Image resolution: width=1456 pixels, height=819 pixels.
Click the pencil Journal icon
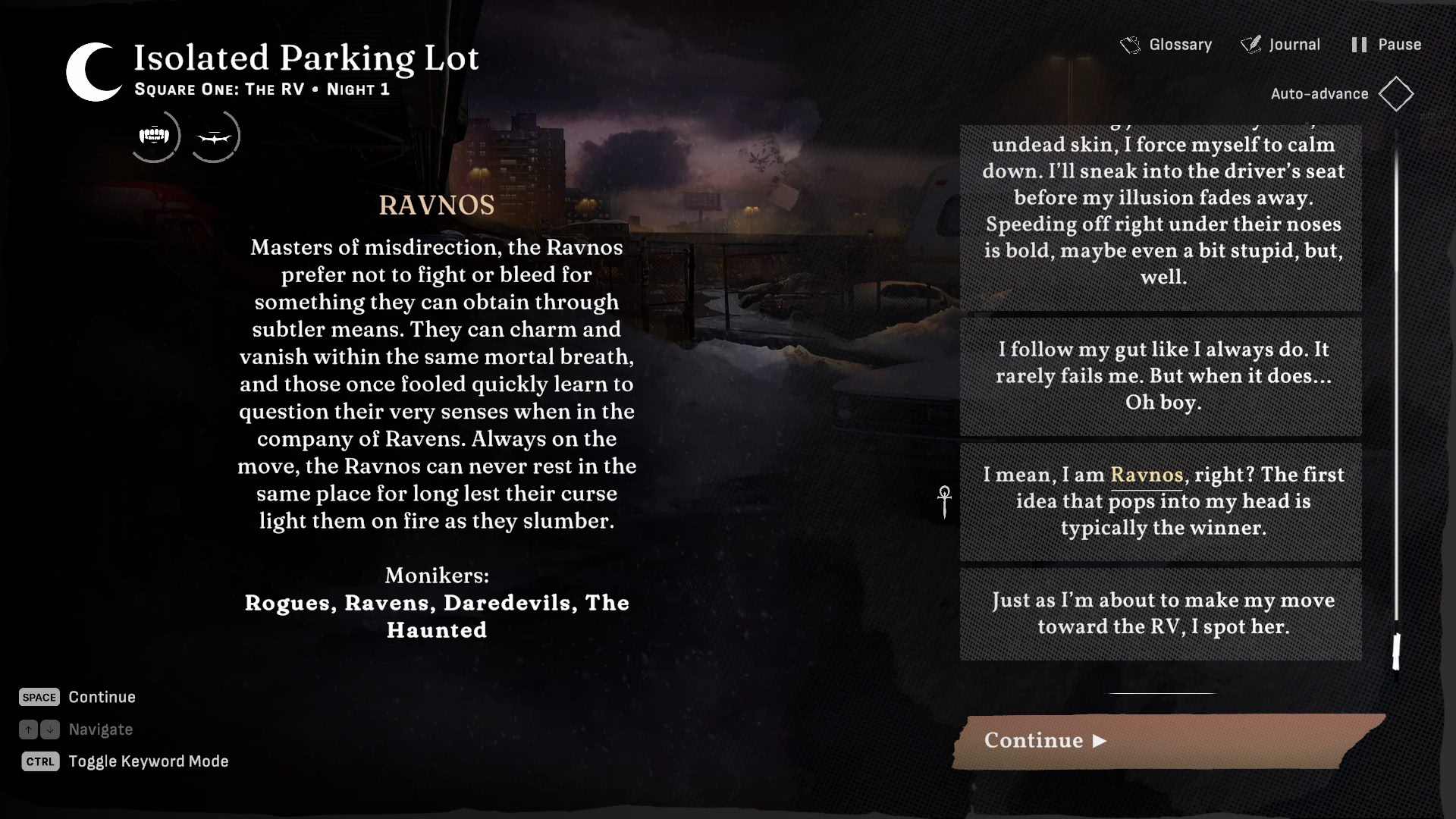pos(1250,44)
